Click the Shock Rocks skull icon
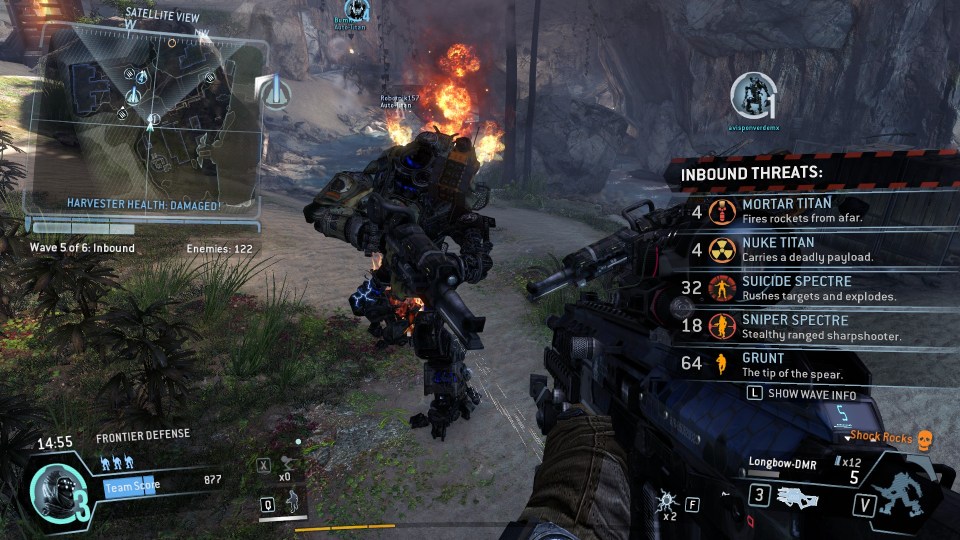 tap(924, 438)
